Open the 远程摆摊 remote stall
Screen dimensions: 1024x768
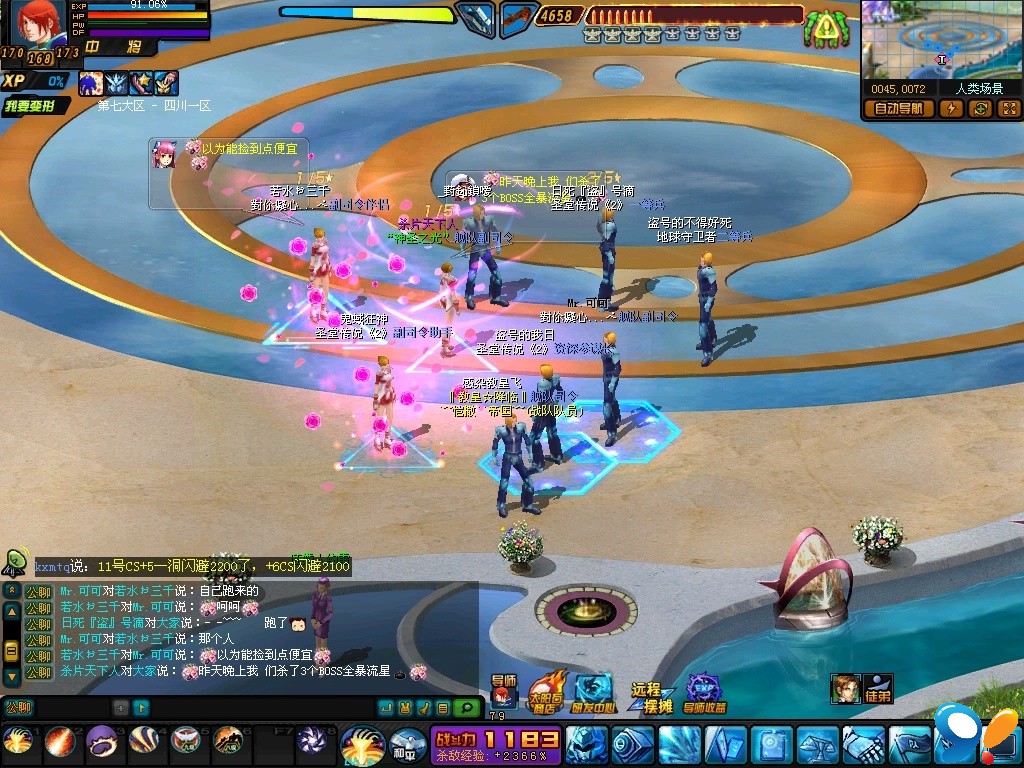click(650, 695)
